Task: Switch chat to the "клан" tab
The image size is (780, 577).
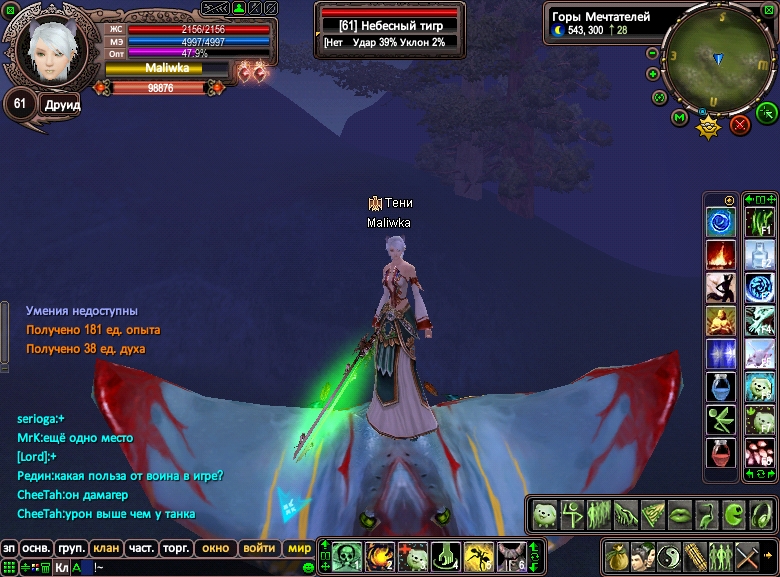Action: click(106, 548)
